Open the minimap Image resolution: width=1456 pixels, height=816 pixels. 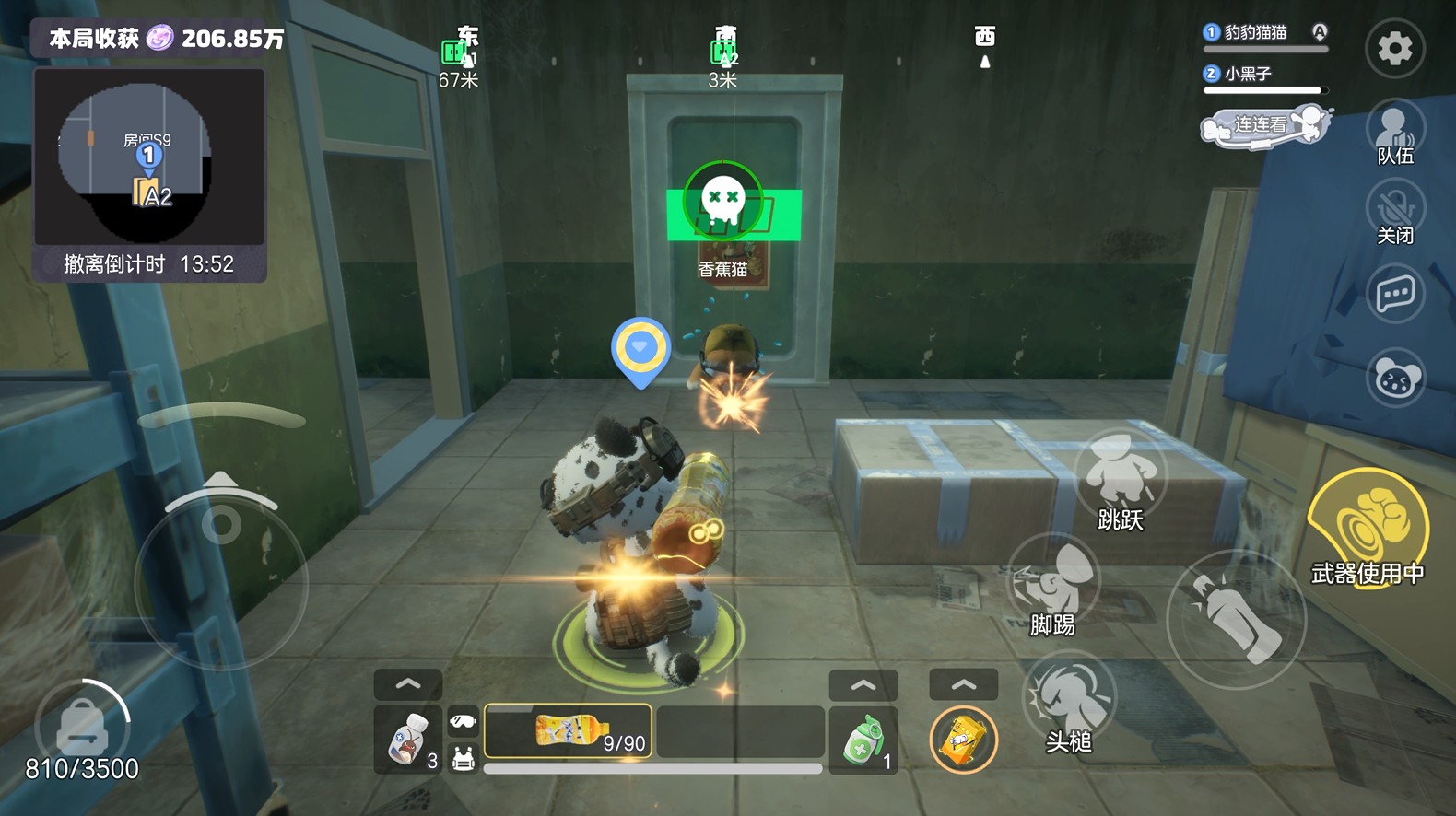(149, 157)
